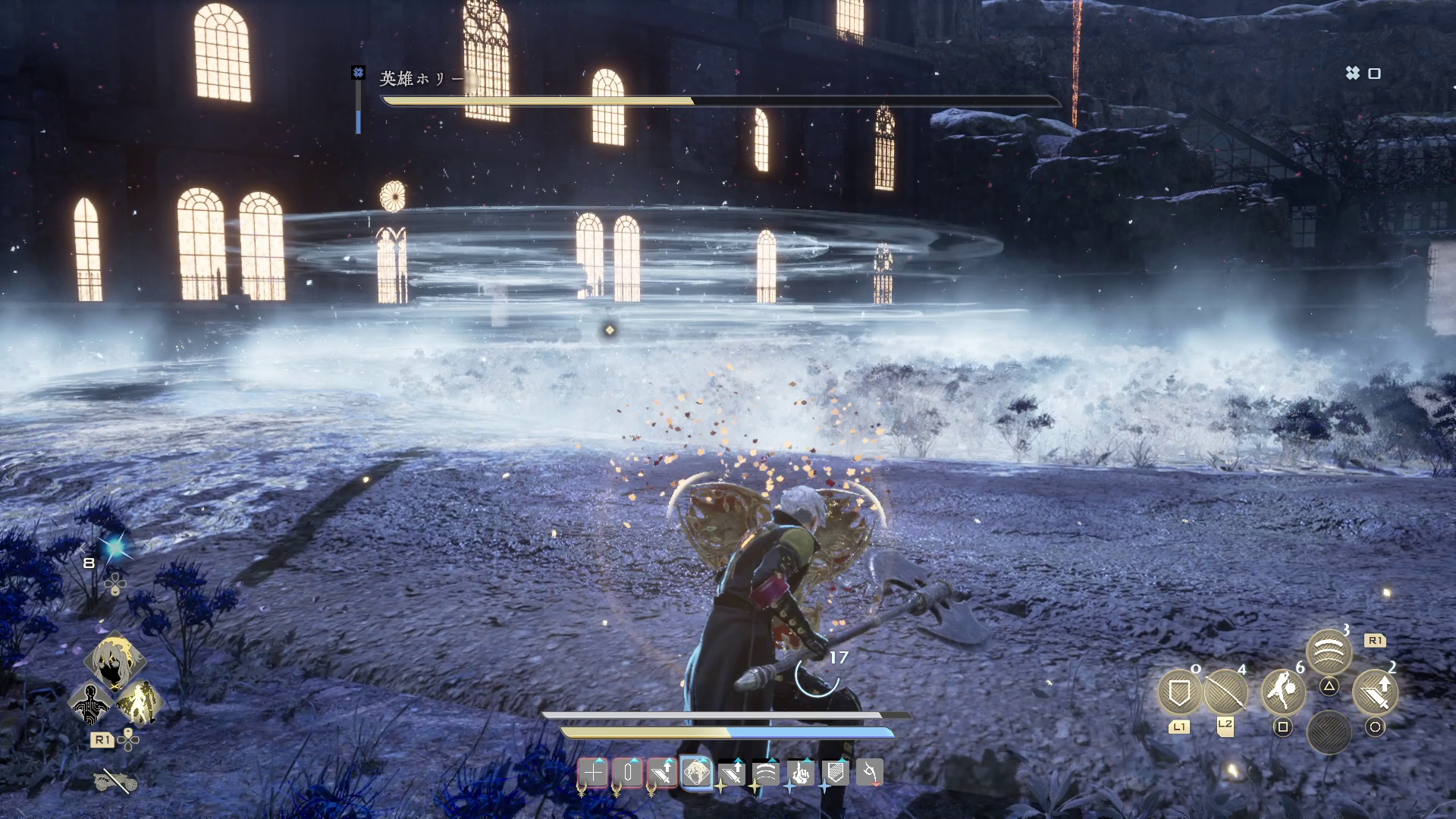Select the pointing hand buff slot
The image size is (1456, 819).
click(801, 773)
